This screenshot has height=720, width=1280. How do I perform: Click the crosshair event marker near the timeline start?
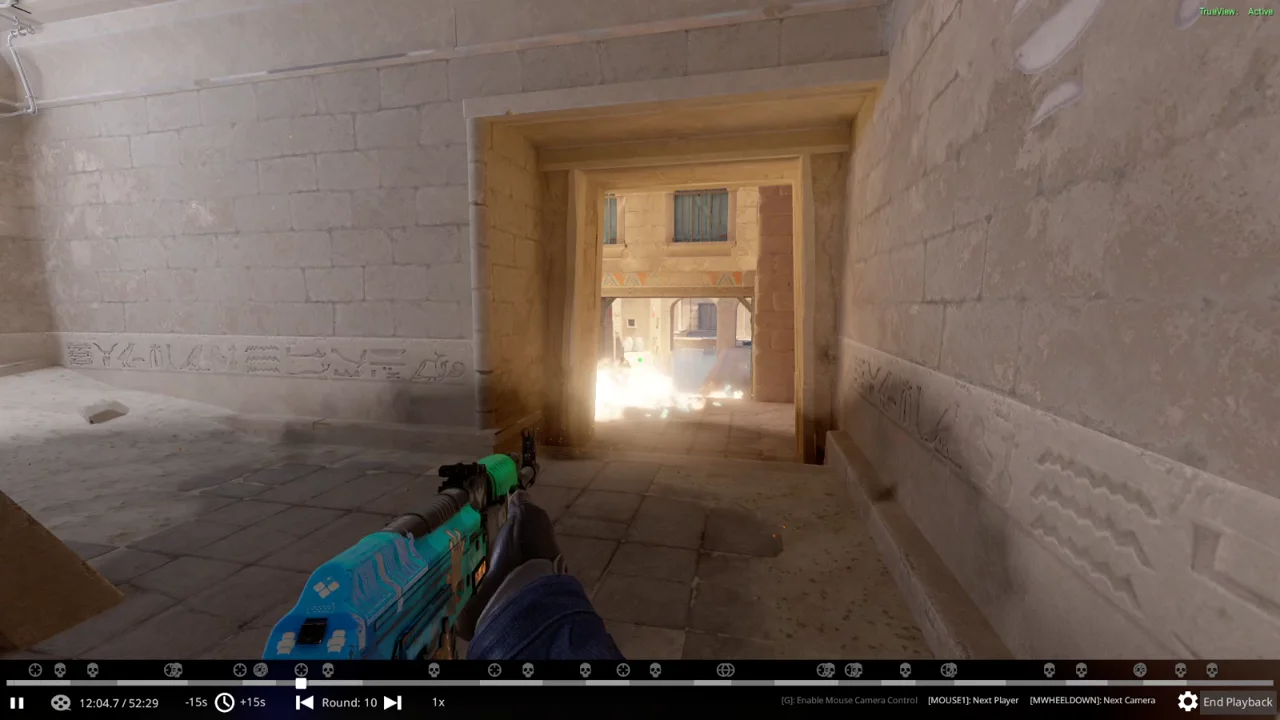pyautogui.click(x=35, y=670)
